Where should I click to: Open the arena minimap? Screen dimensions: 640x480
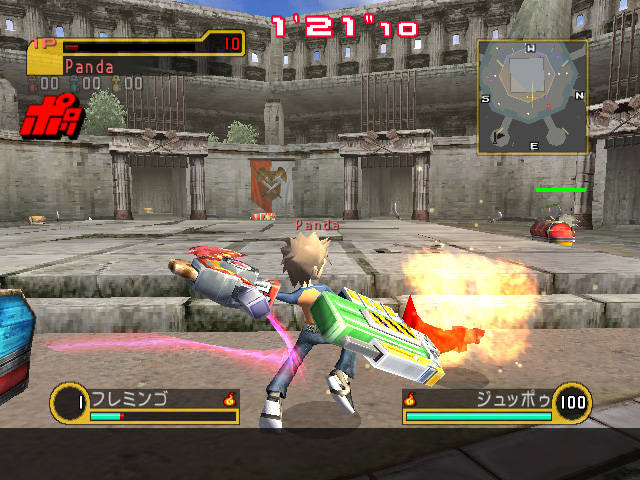point(532,97)
